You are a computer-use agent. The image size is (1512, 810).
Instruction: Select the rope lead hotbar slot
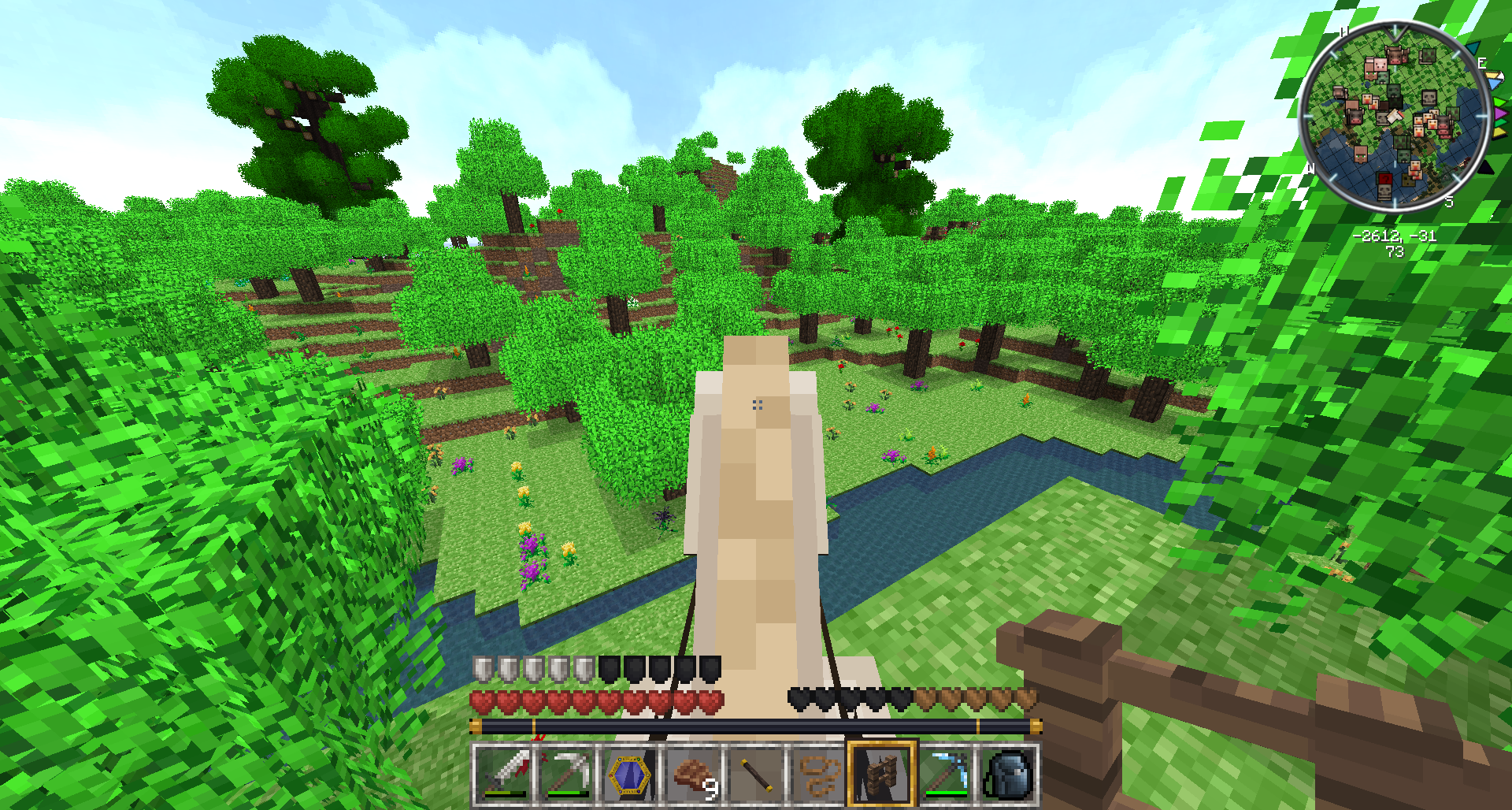pos(819,775)
